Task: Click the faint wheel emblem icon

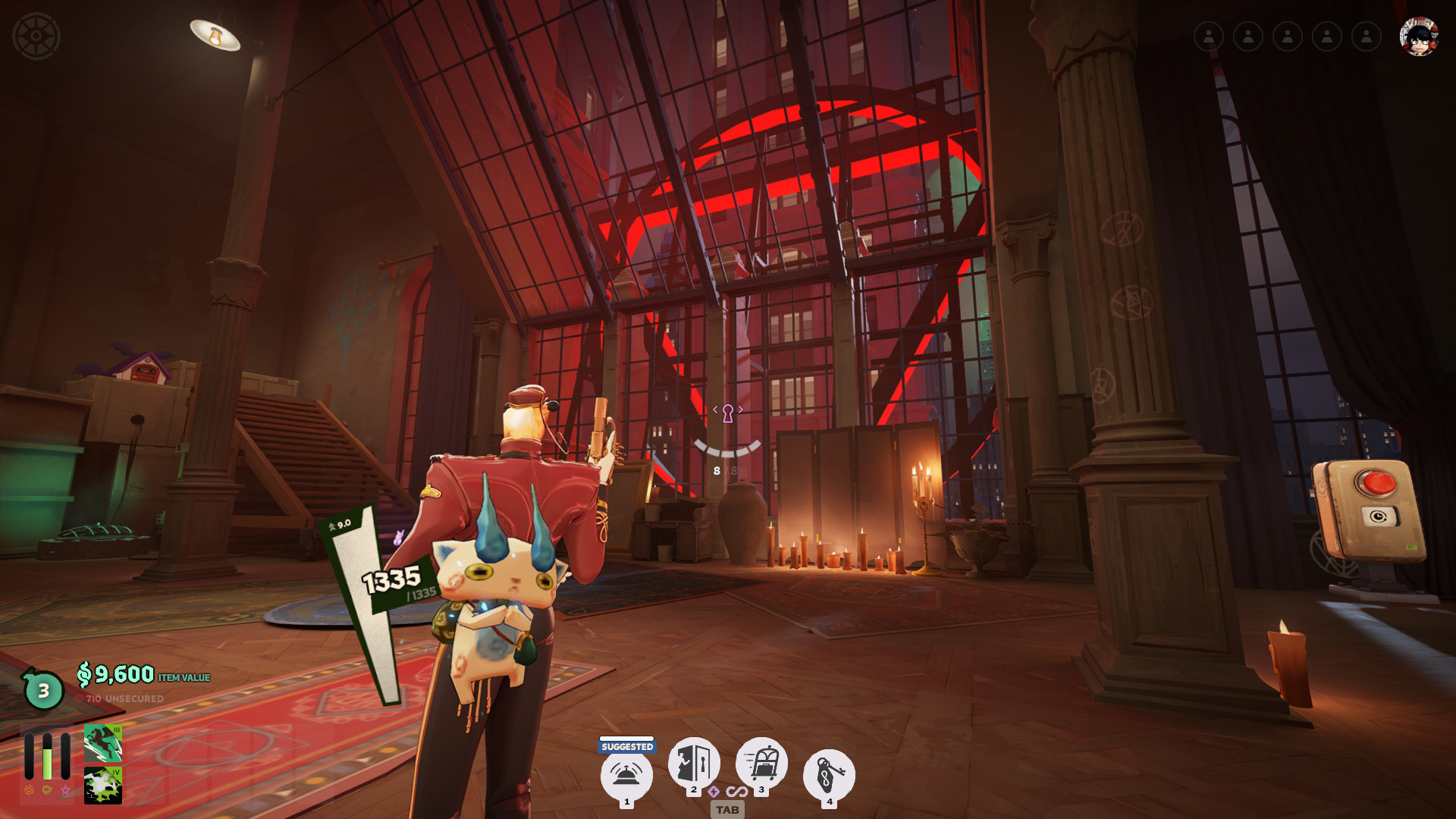Action: point(36,36)
